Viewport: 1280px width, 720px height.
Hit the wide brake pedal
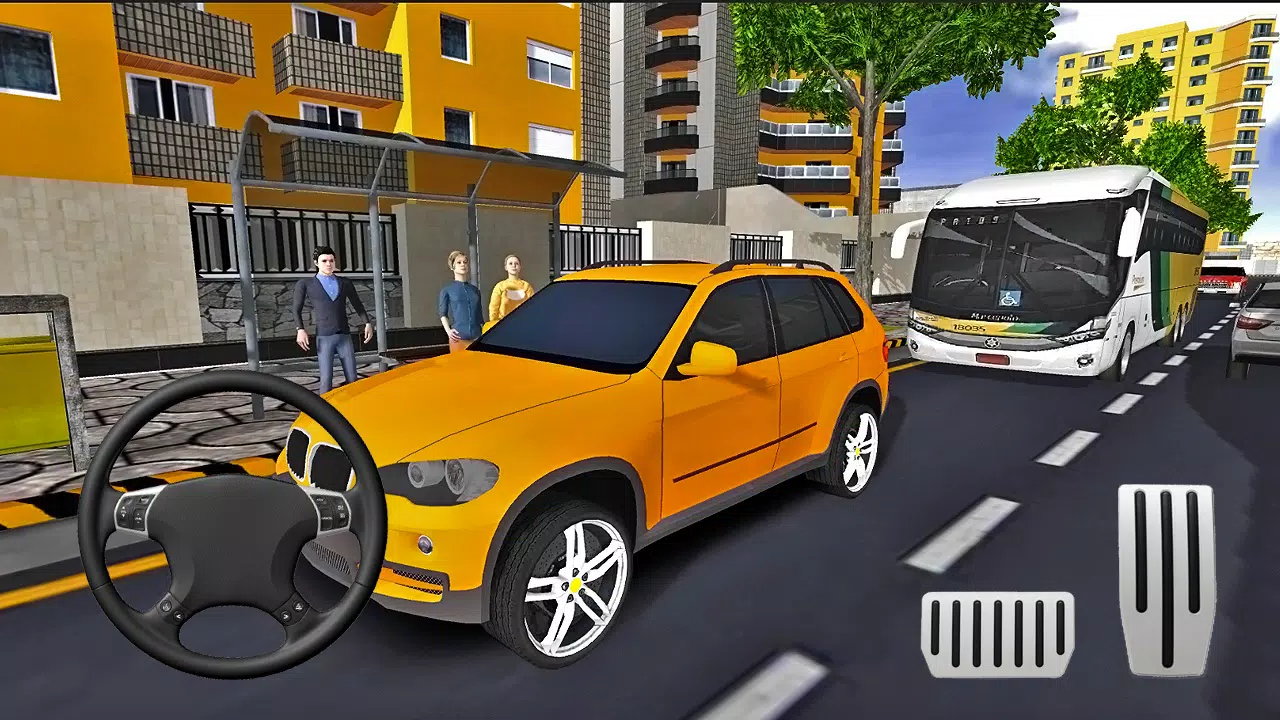coord(997,634)
